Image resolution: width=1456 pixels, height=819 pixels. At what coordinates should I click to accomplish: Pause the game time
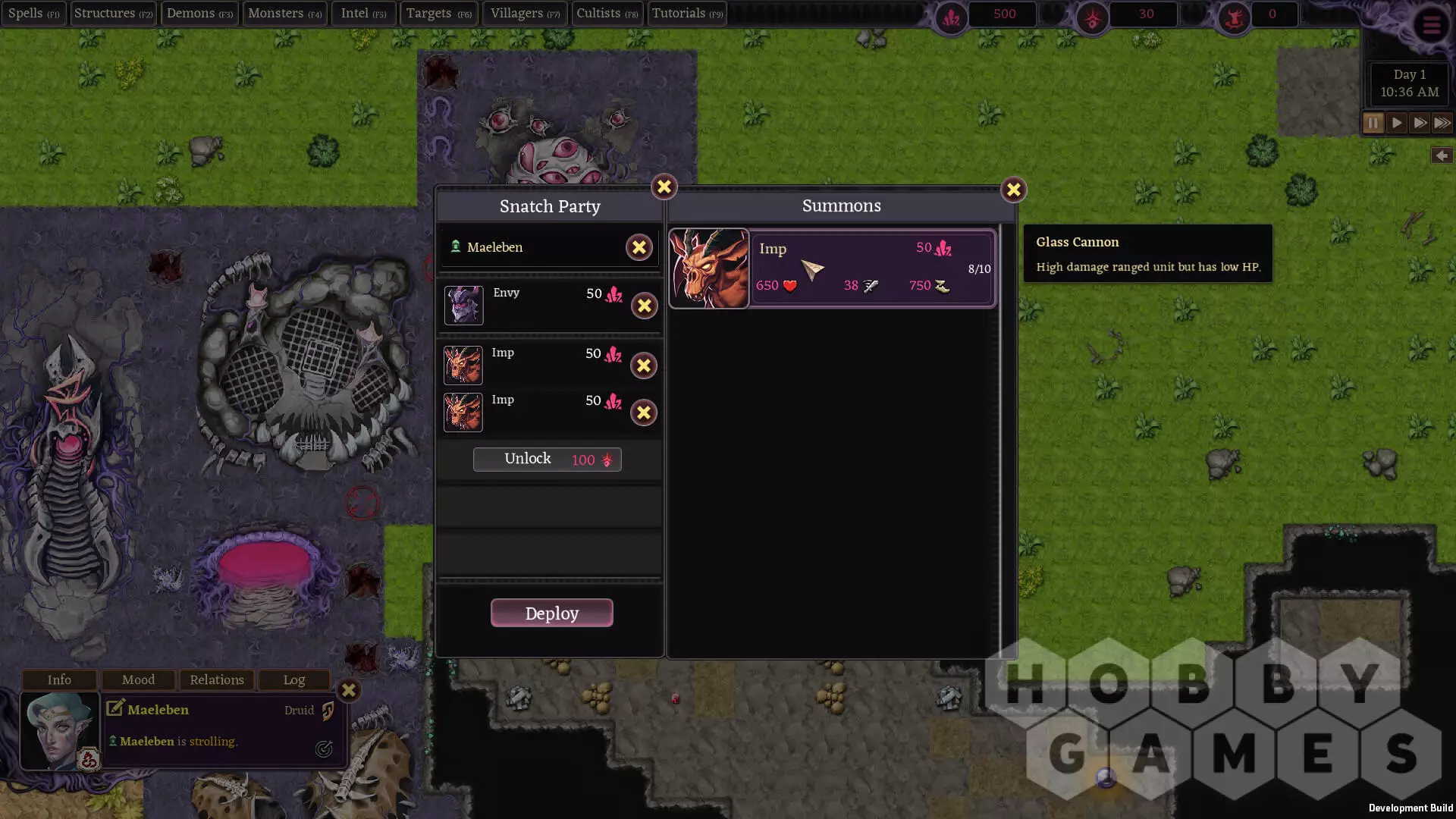[1373, 123]
